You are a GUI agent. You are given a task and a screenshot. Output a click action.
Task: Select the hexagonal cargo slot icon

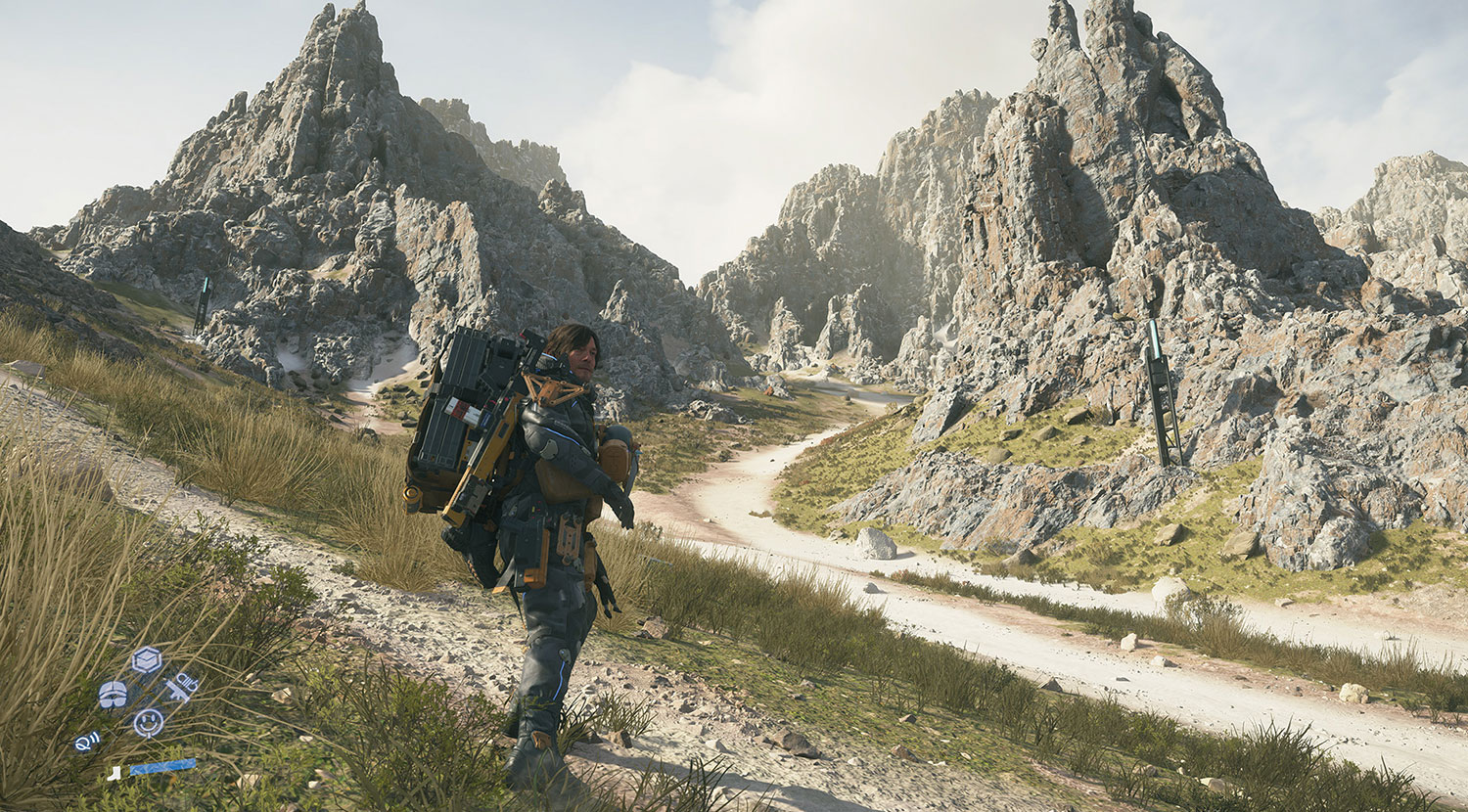coord(147,659)
